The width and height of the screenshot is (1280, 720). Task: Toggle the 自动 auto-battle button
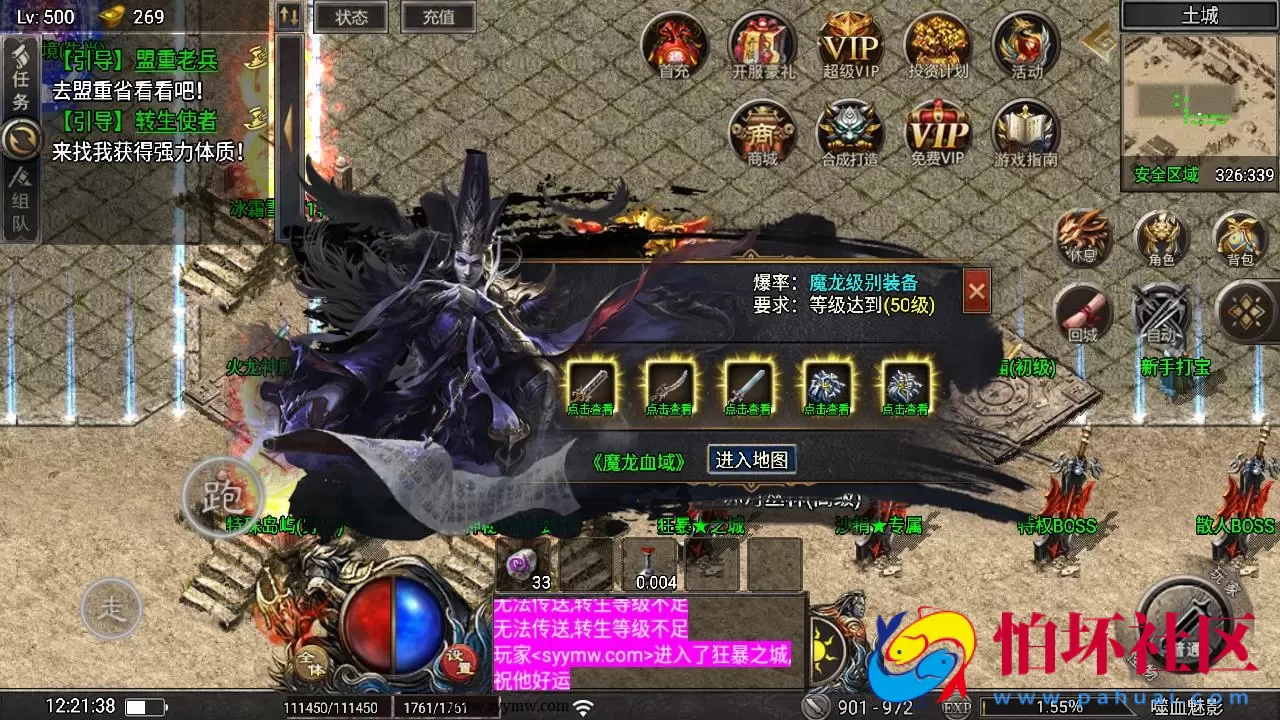pos(1160,315)
